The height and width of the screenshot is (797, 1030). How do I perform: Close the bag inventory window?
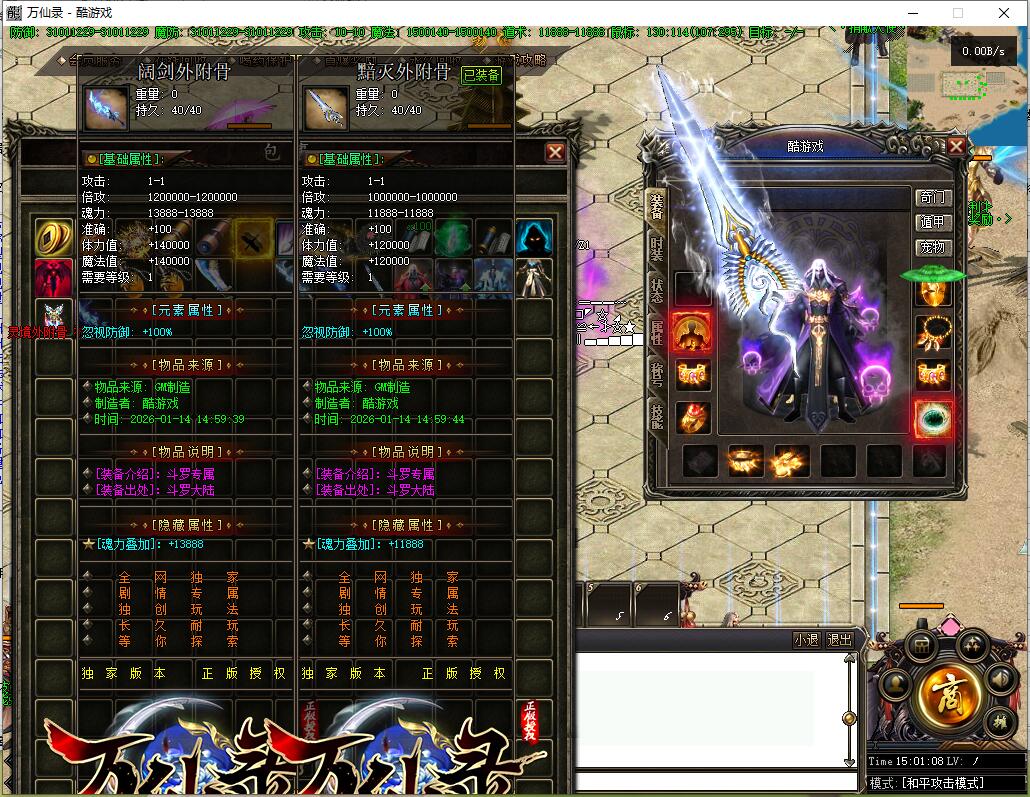tap(555, 152)
